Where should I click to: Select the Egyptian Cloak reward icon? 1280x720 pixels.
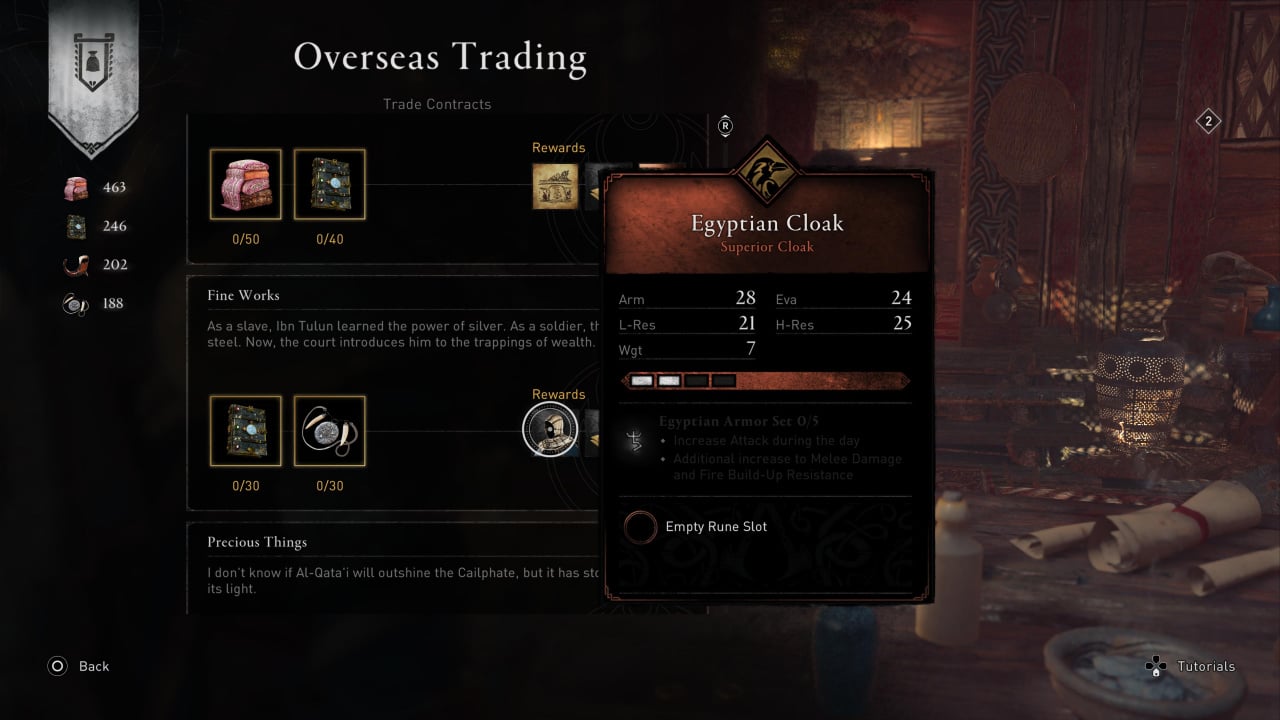point(551,430)
